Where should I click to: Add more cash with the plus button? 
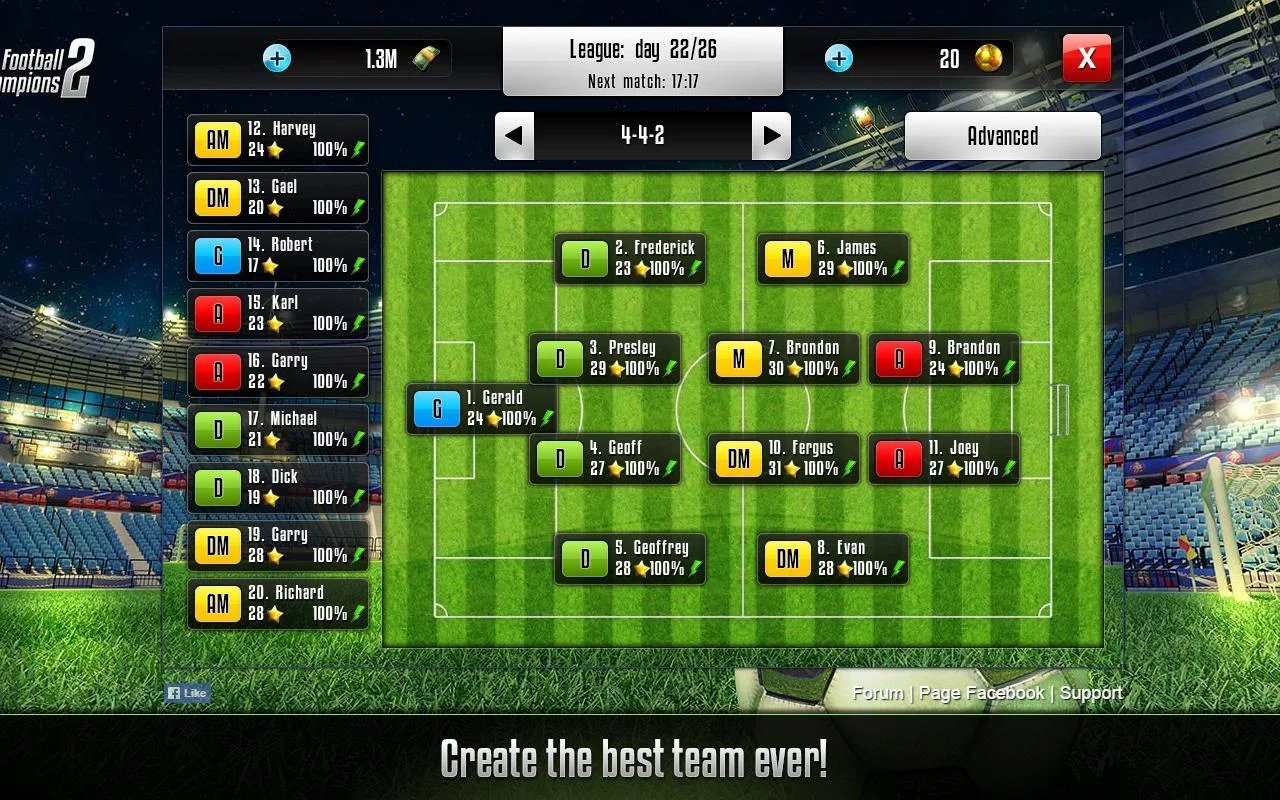277,58
